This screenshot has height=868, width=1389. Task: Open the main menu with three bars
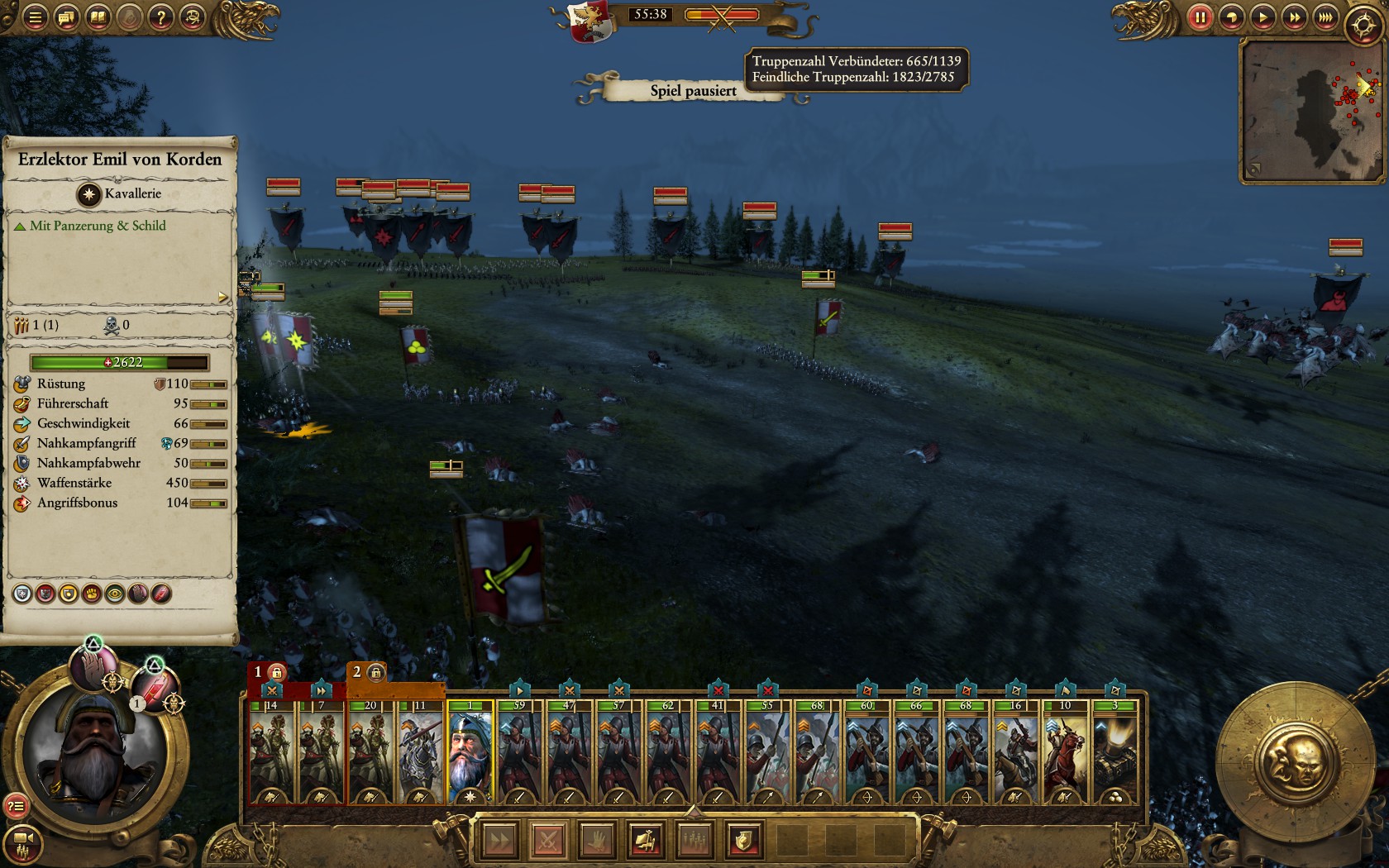35,17
